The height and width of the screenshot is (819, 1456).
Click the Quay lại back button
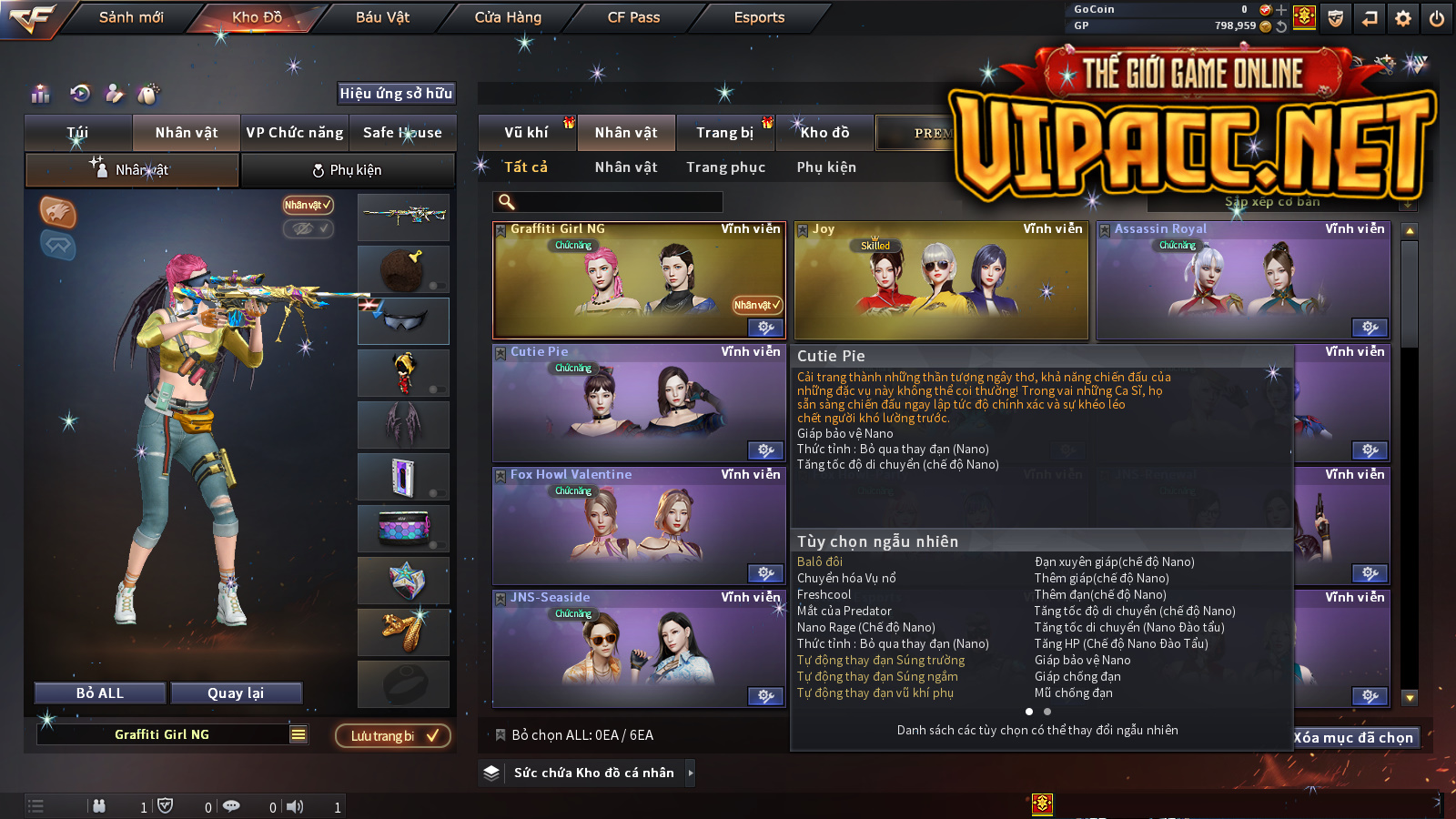(236, 693)
